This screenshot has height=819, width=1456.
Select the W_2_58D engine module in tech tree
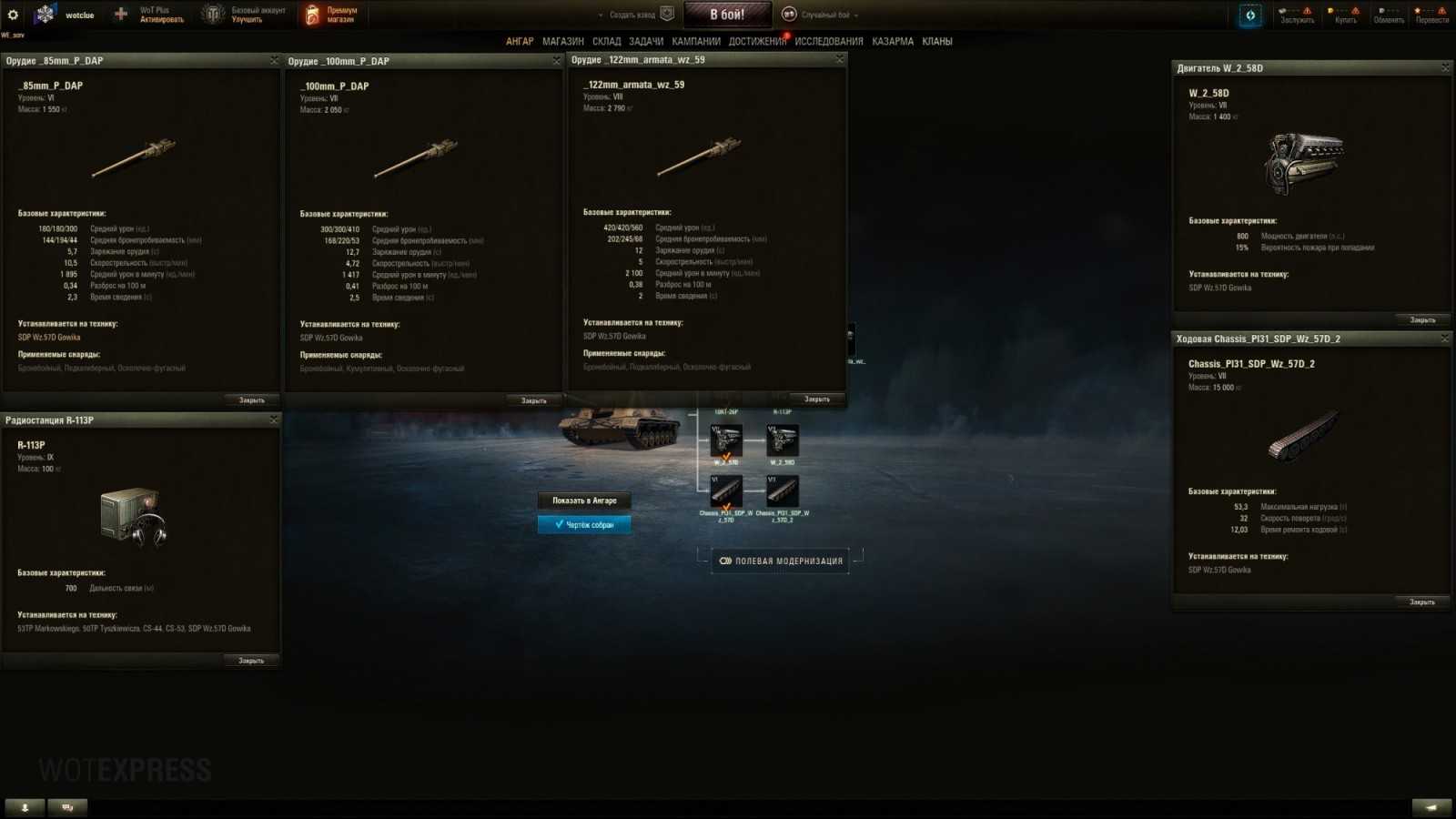pyautogui.click(x=783, y=441)
